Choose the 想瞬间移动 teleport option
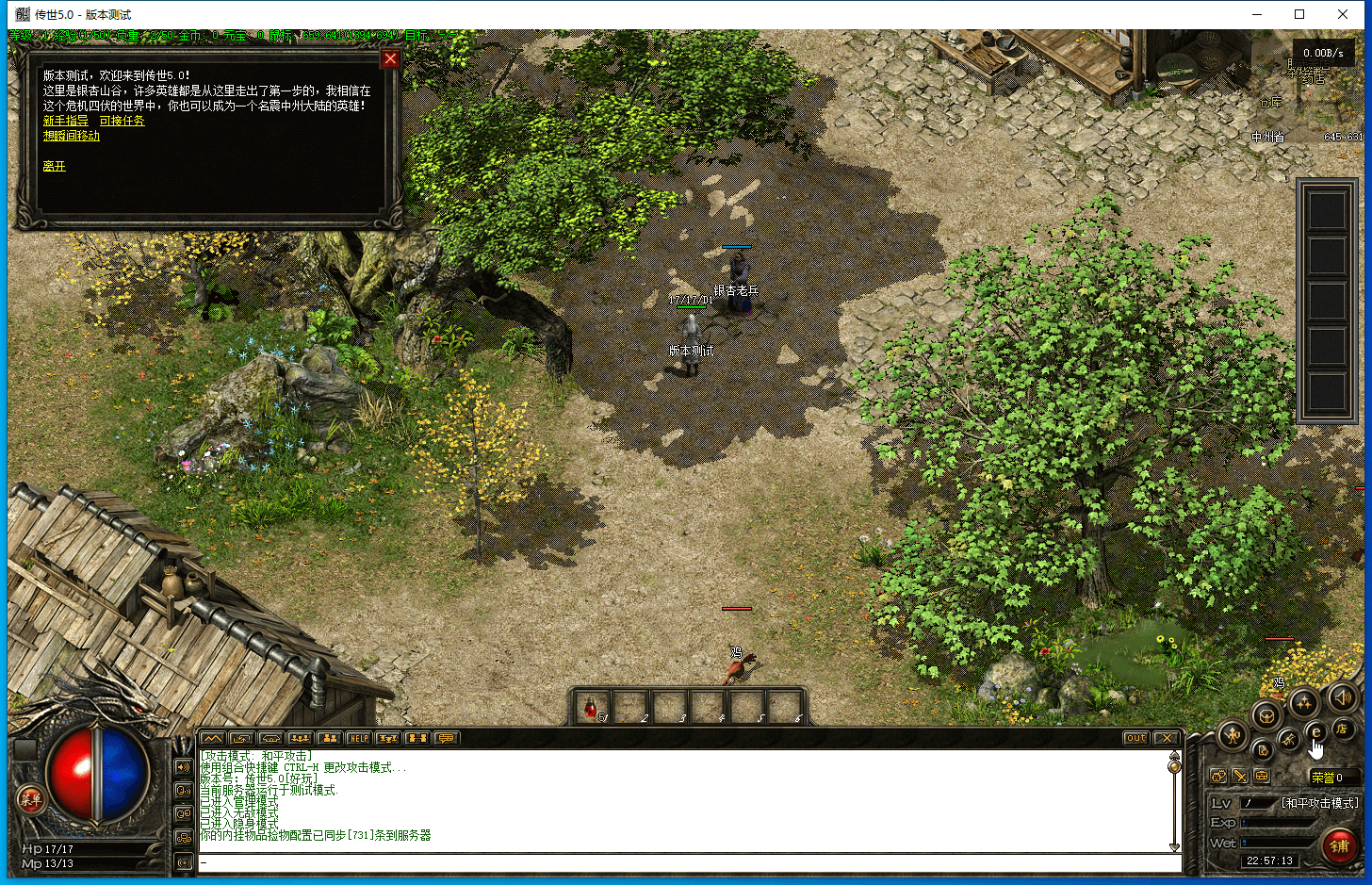 click(x=72, y=136)
